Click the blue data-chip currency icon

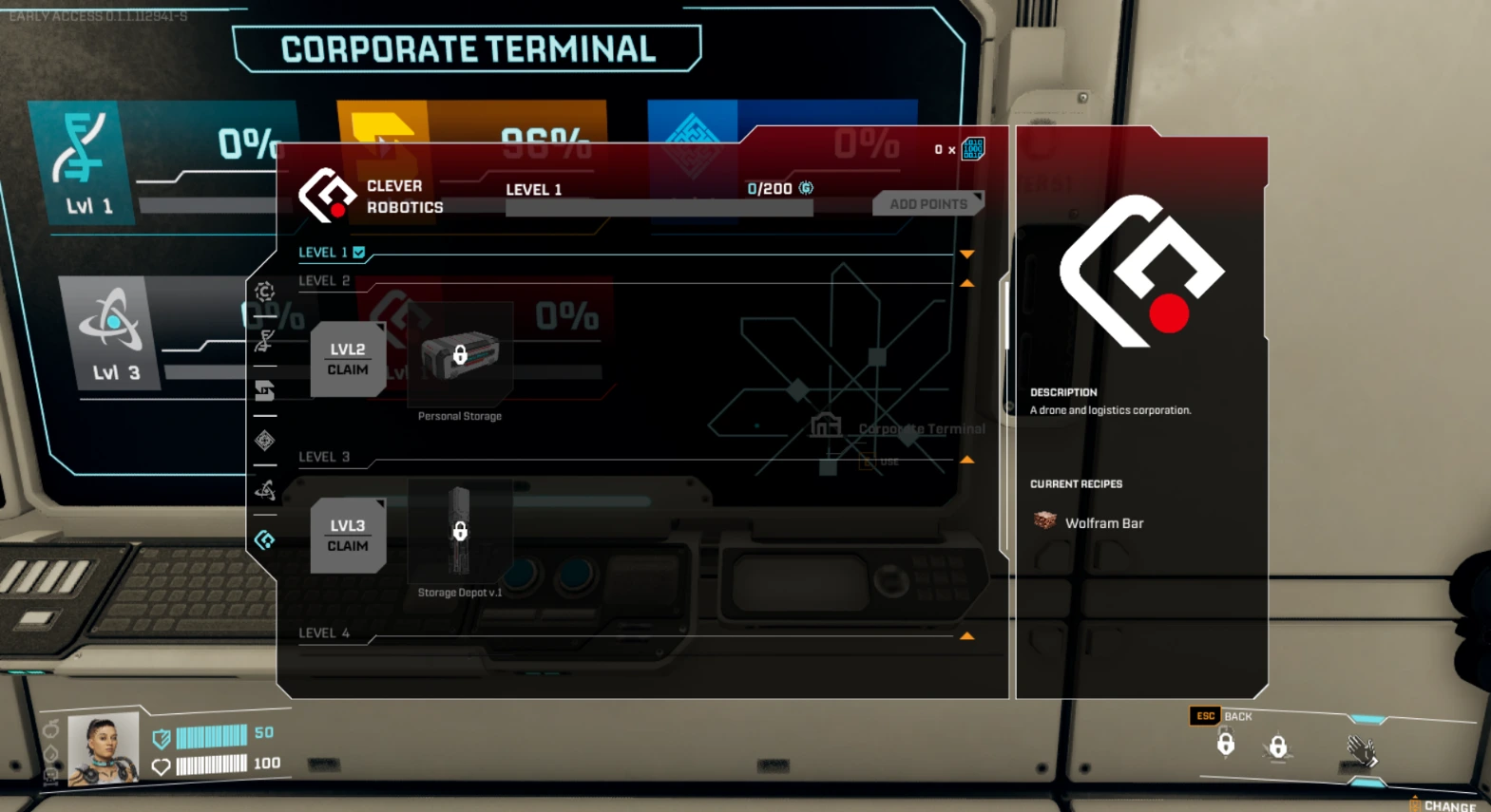coord(971,149)
